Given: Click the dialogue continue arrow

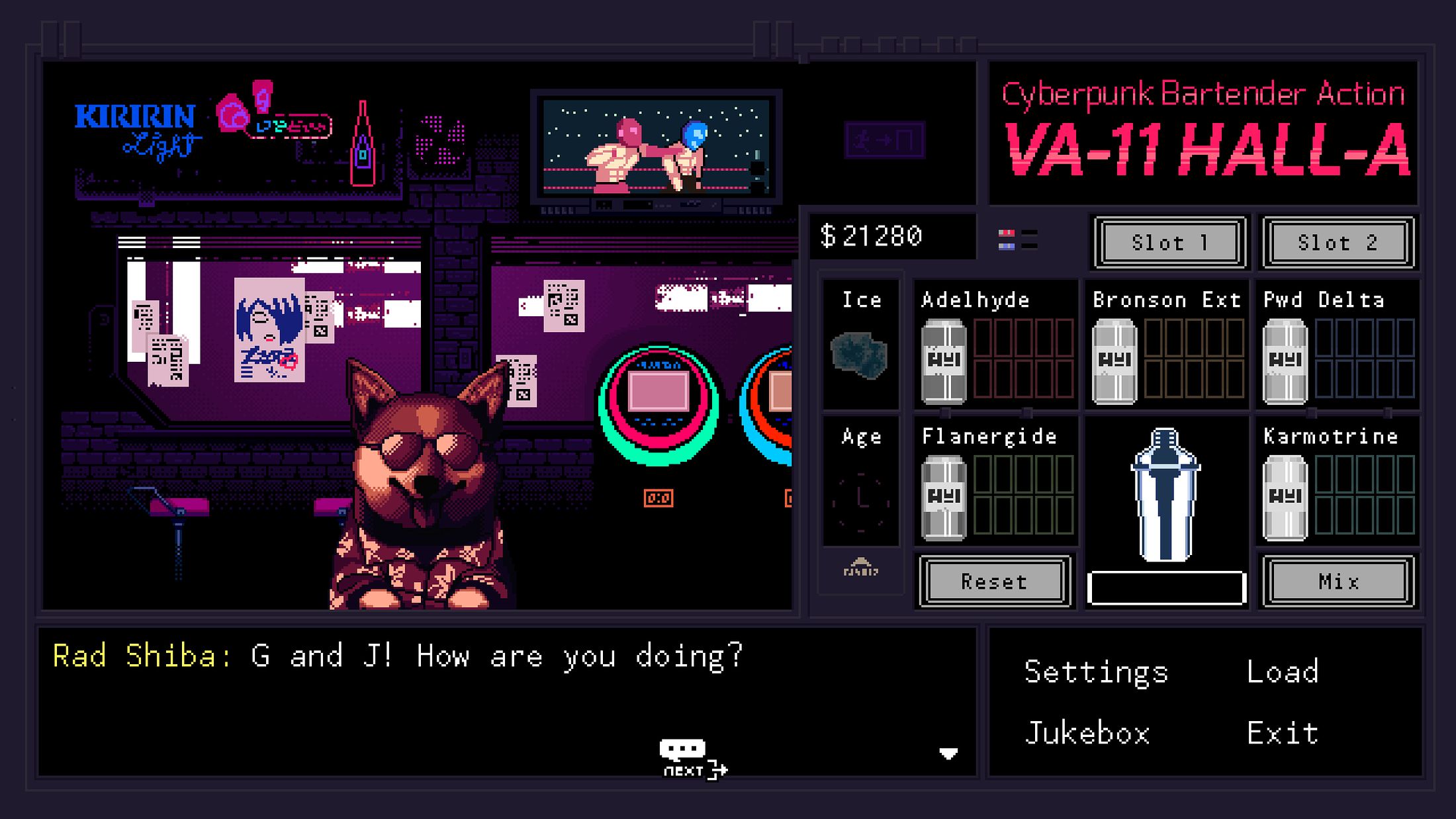Looking at the screenshot, I should (x=948, y=754).
